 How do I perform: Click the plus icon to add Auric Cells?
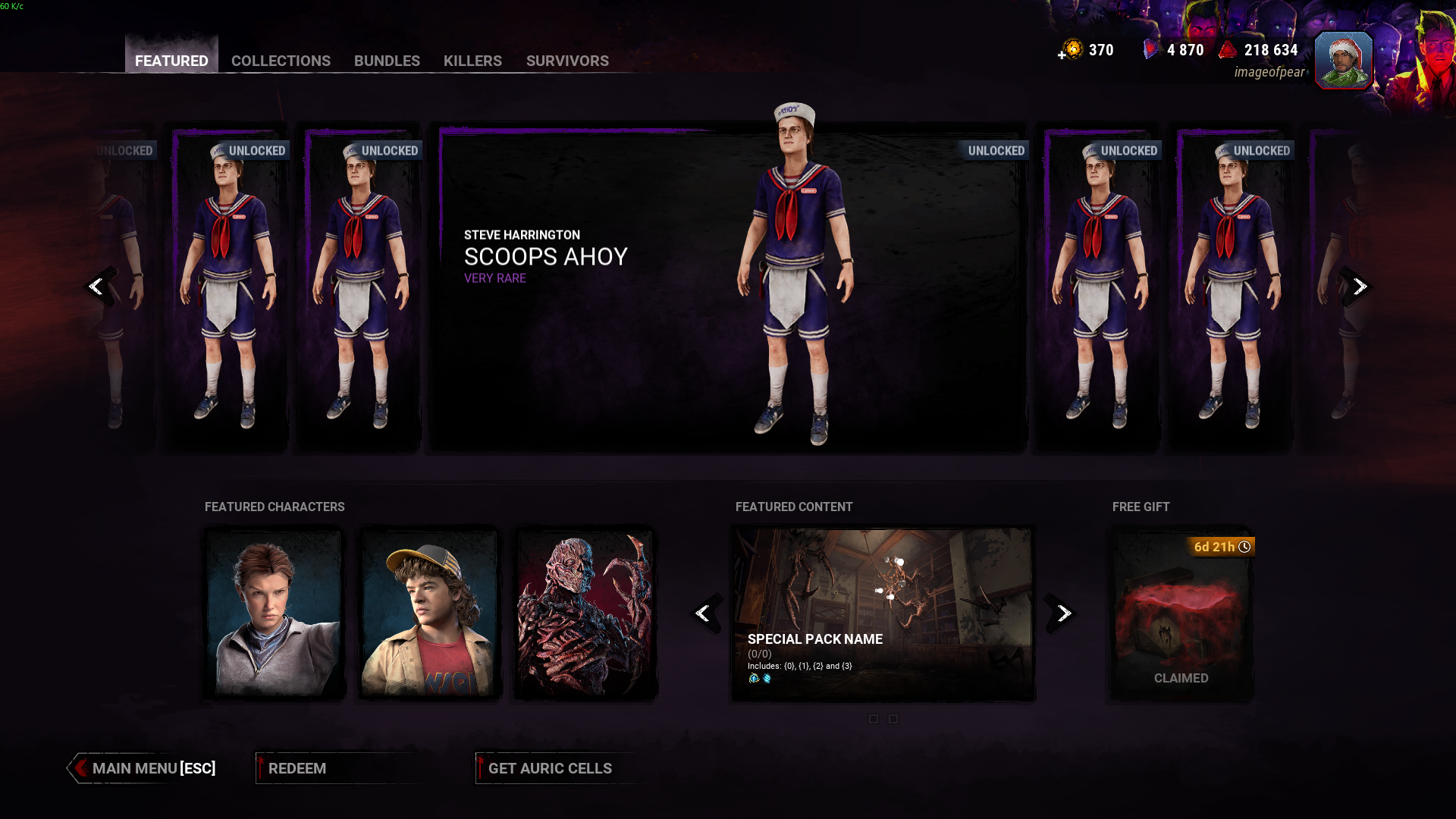[1062, 55]
